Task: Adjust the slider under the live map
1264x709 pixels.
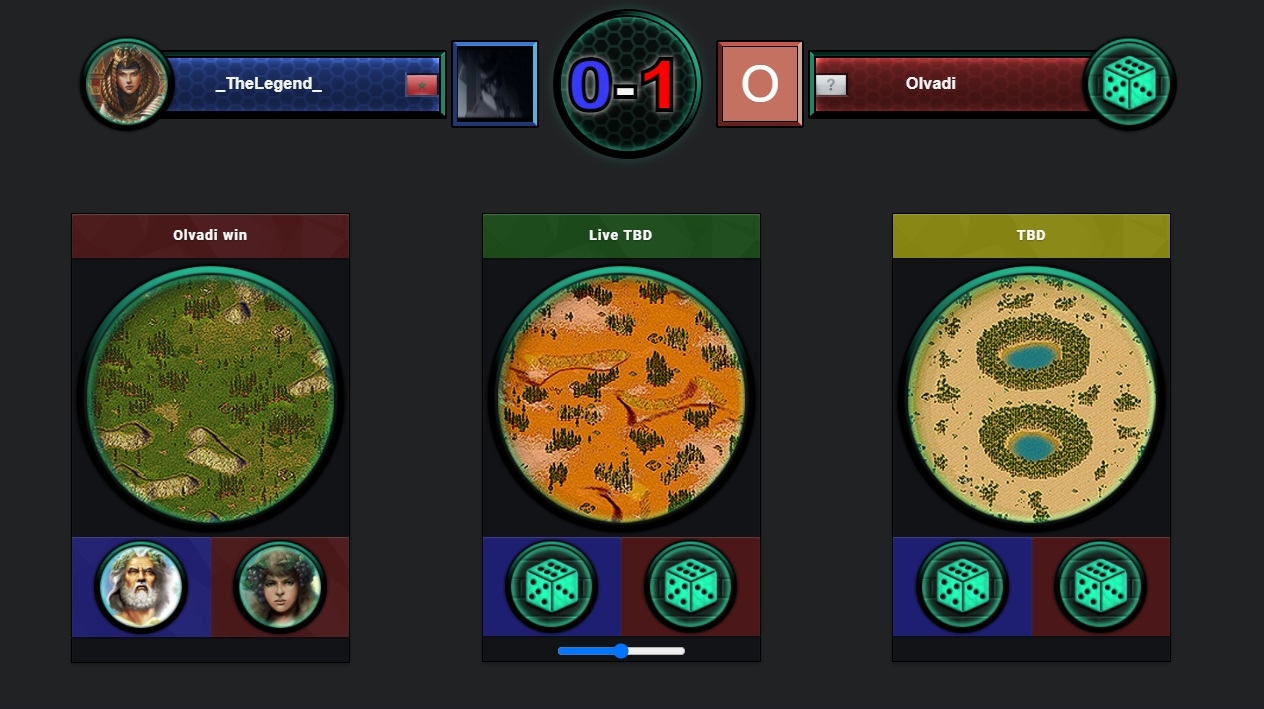Action: (x=621, y=651)
